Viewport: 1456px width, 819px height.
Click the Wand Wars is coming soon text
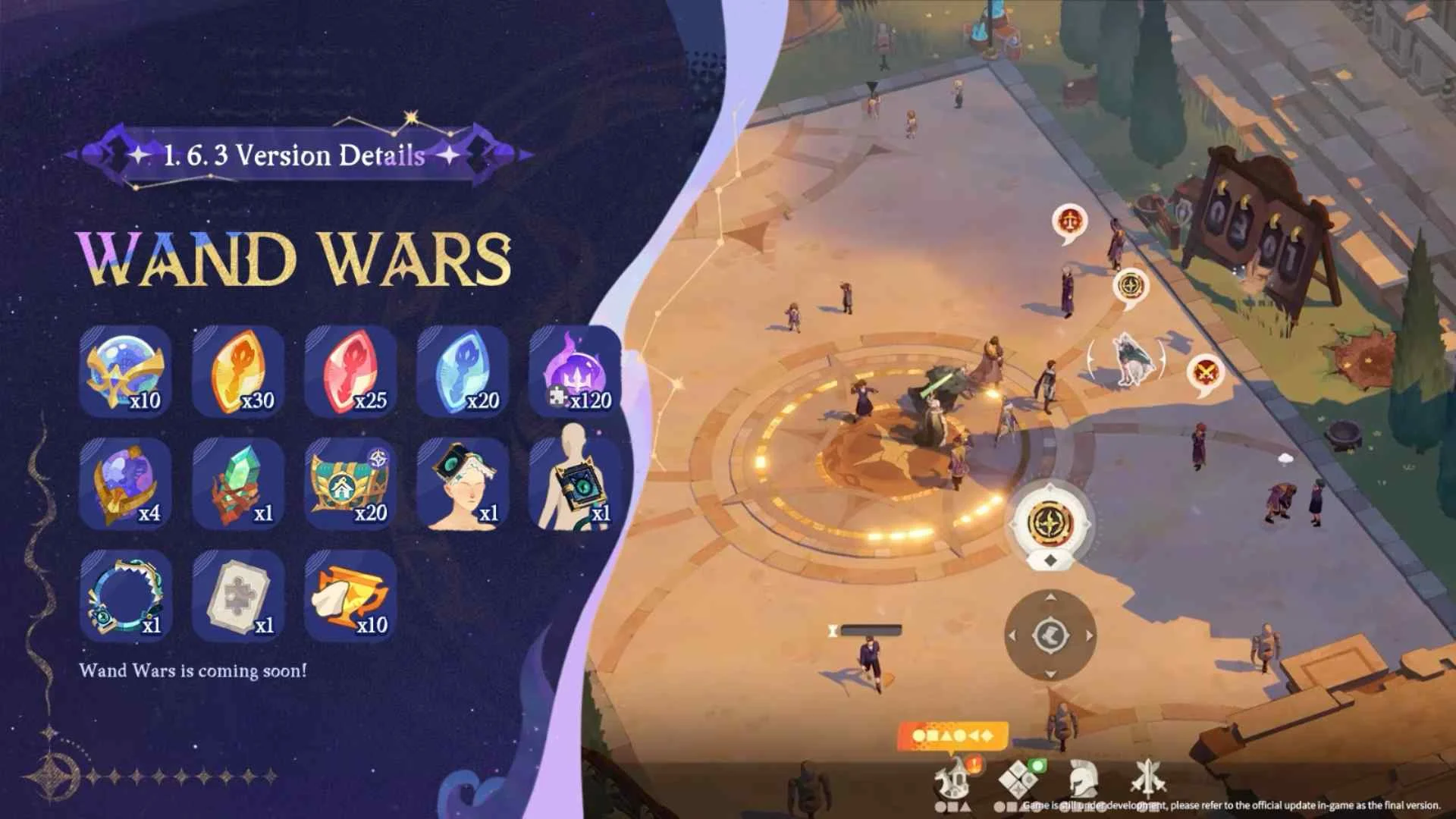coord(194,670)
